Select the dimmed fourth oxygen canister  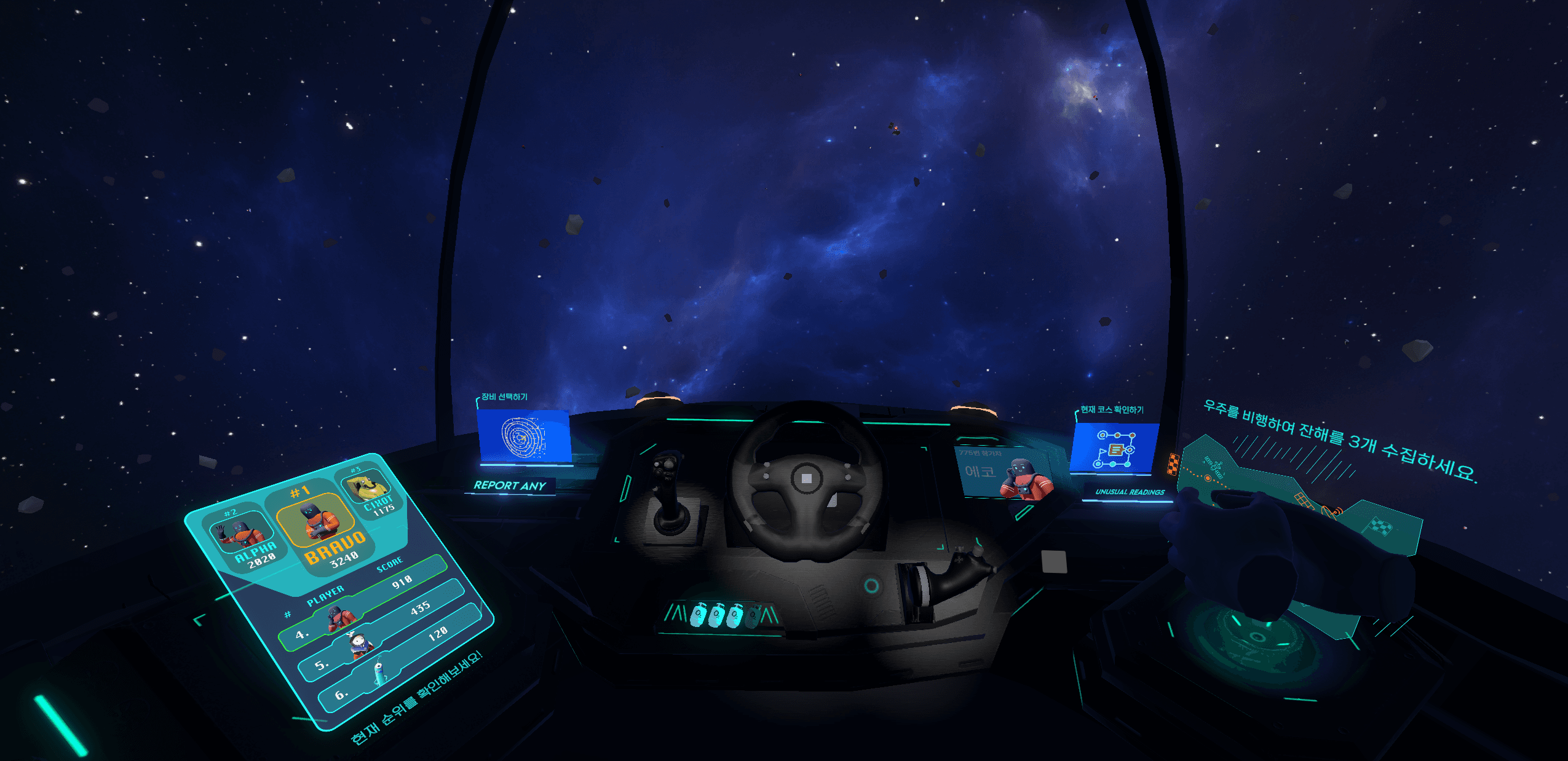tap(751, 617)
